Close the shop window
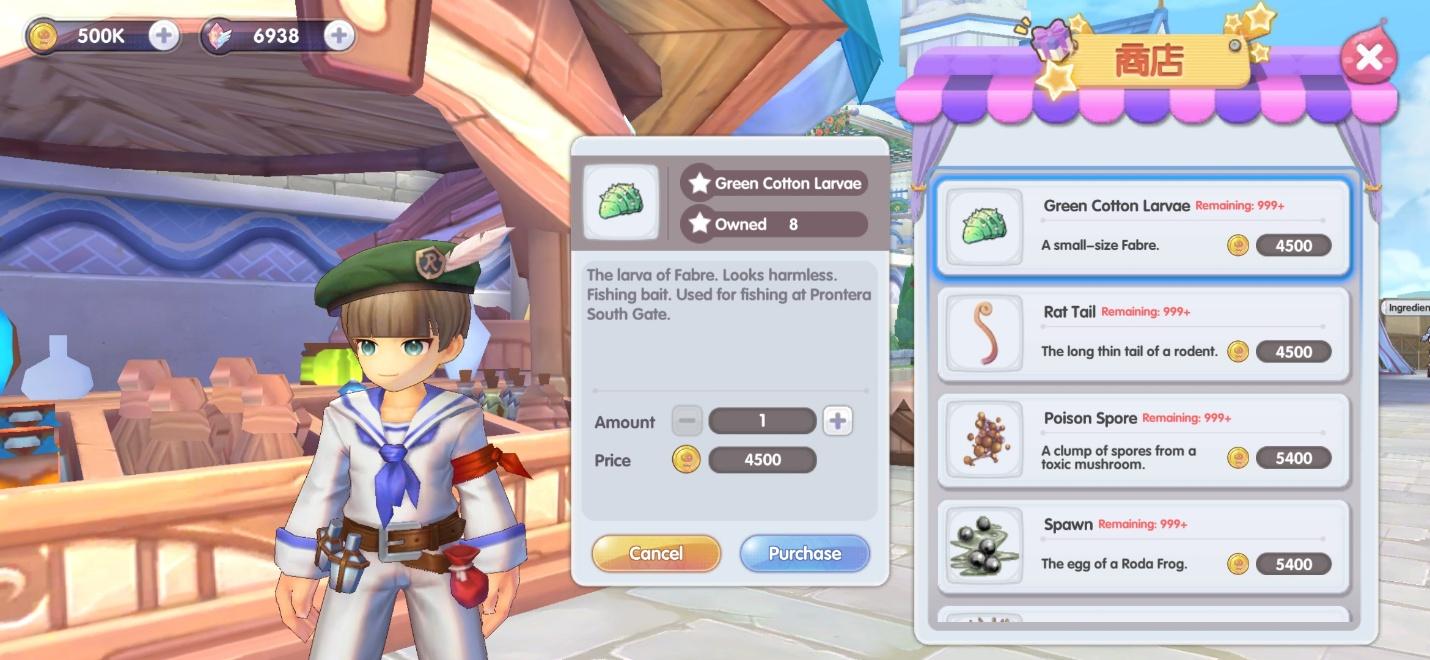 [x=1368, y=60]
